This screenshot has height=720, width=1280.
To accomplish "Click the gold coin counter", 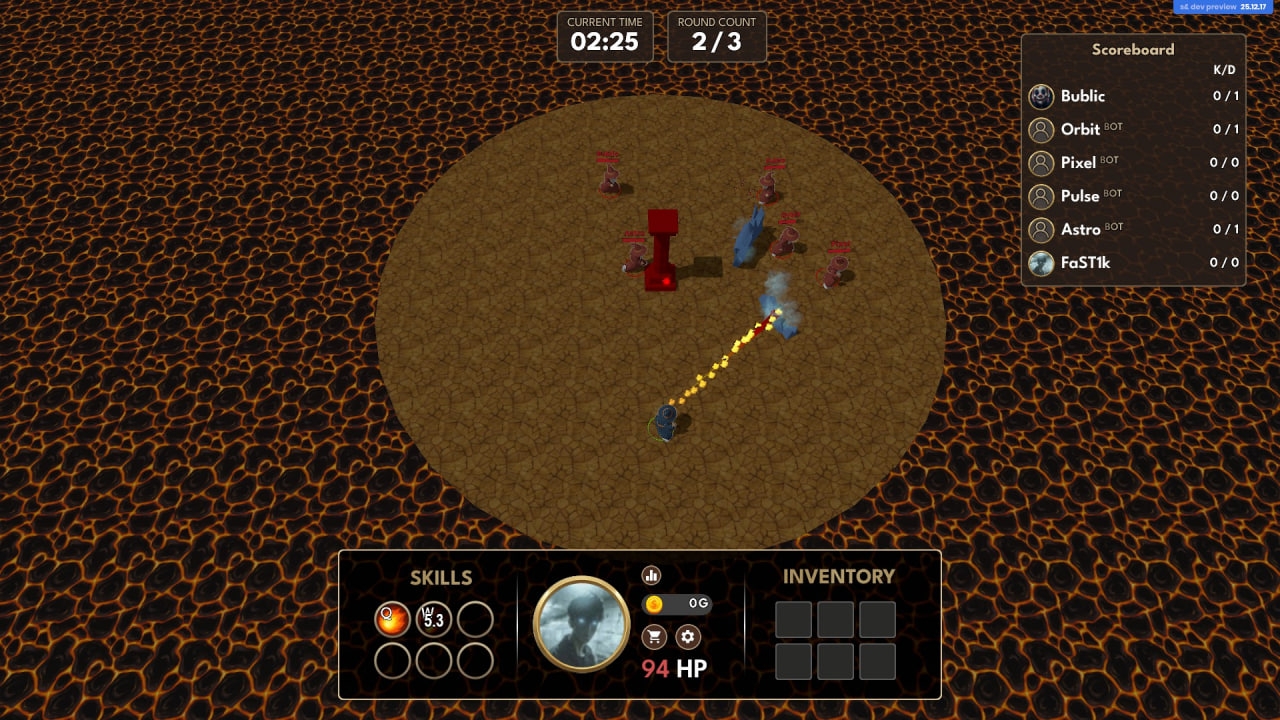I will [676, 604].
